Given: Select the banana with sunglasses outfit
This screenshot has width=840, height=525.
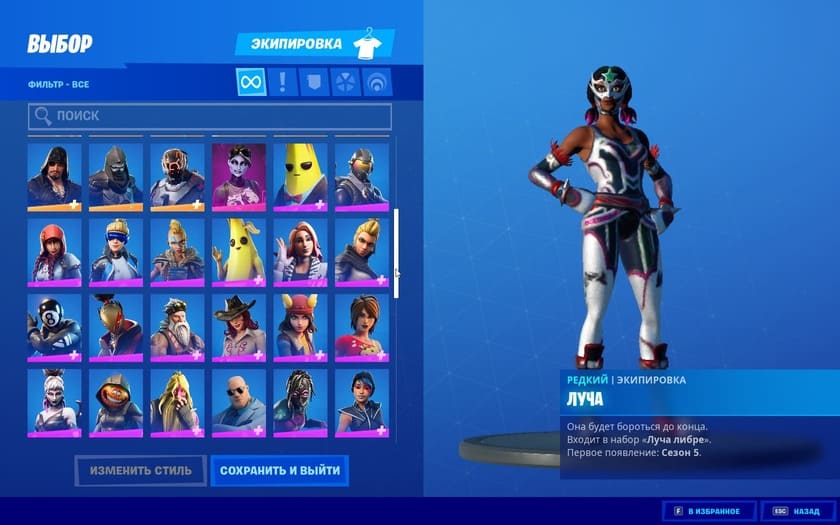Looking at the screenshot, I should tap(300, 176).
